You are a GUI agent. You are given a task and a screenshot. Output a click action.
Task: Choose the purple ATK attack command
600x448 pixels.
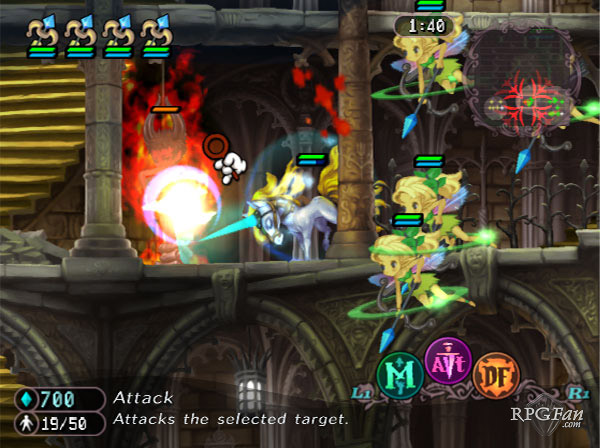(448, 361)
